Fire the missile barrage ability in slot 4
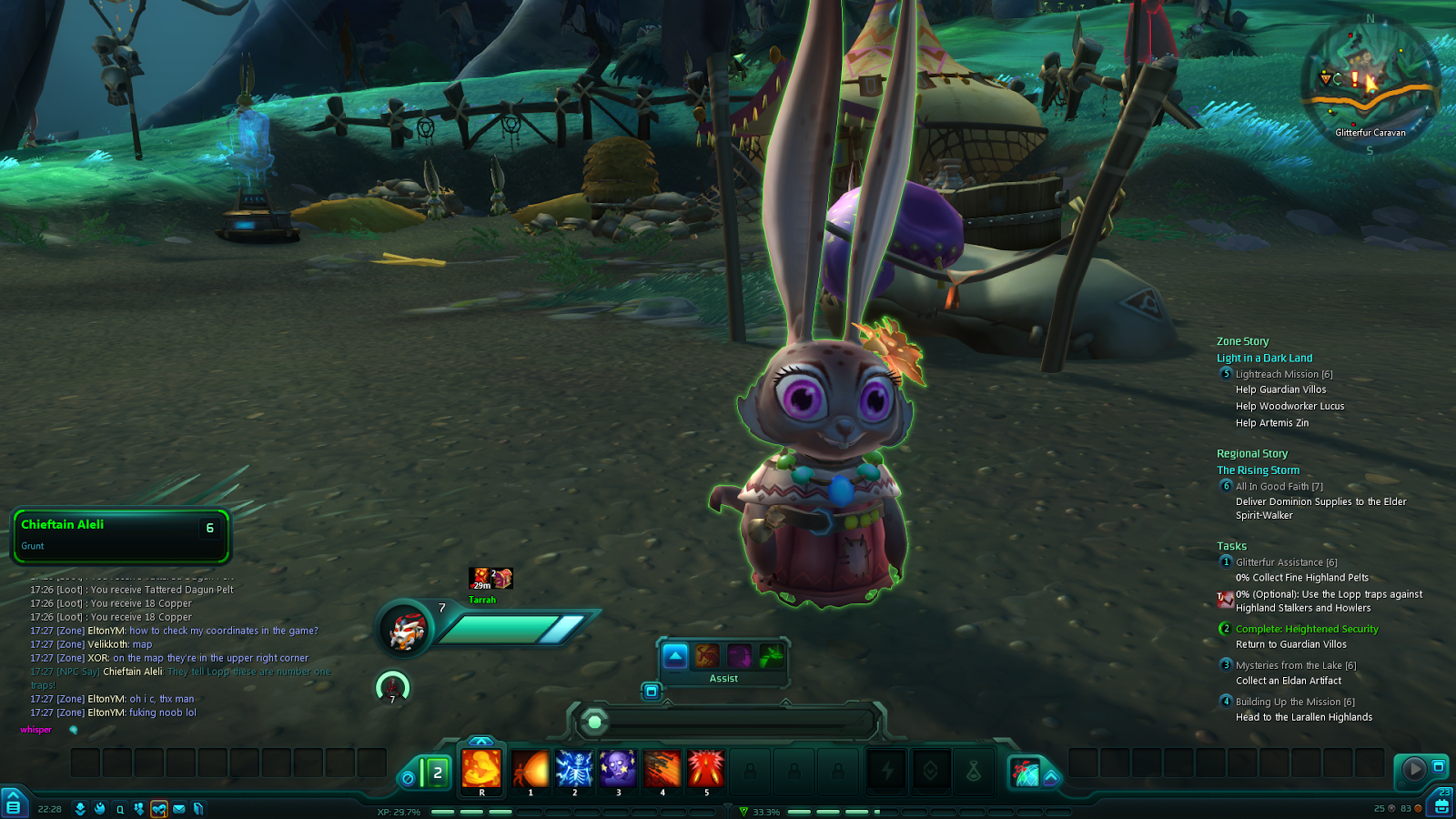The height and width of the screenshot is (819, 1456). click(662, 769)
